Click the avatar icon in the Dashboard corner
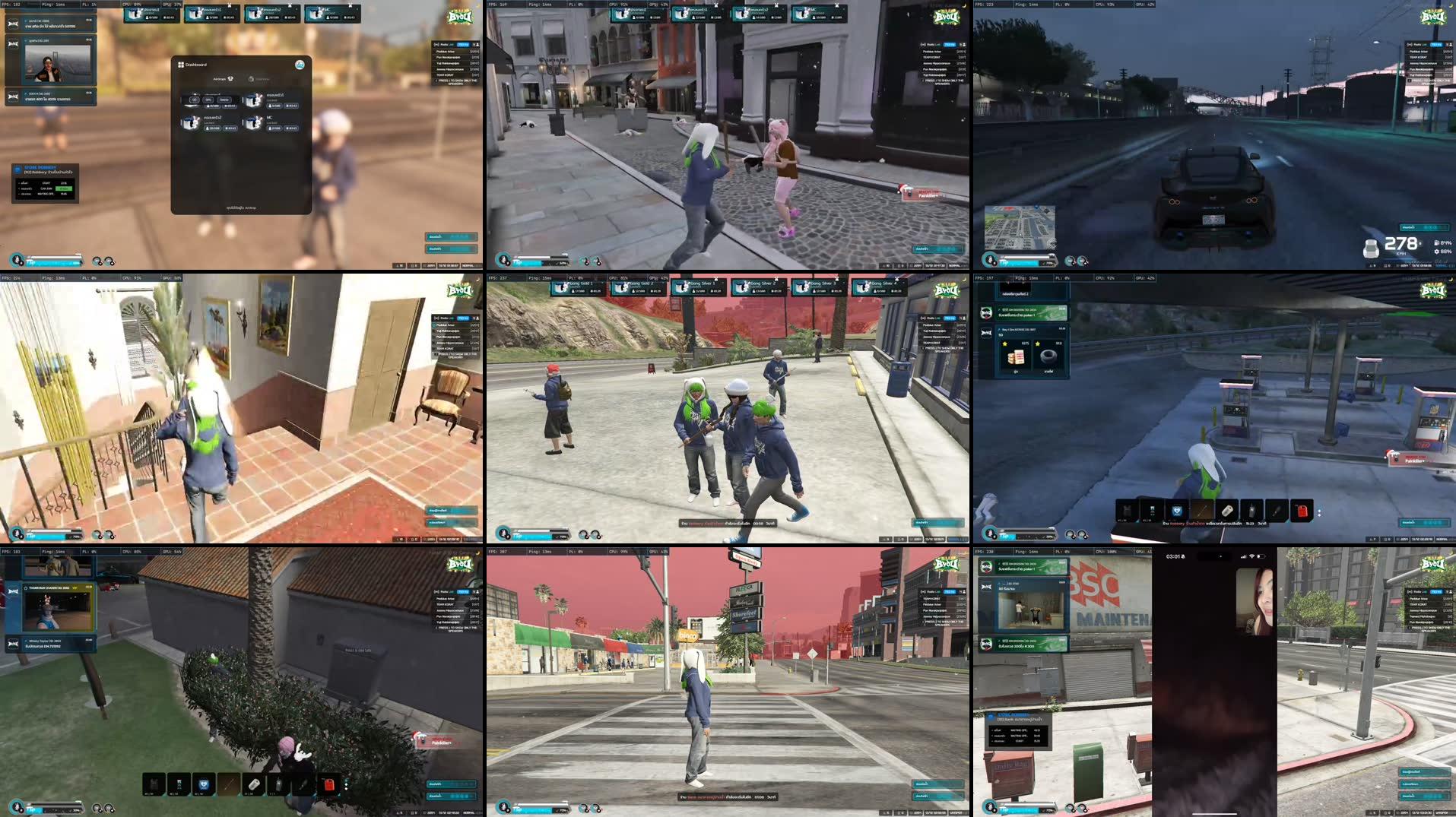The width and height of the screenshot is (1456, 817). click(x=300, y=65)
